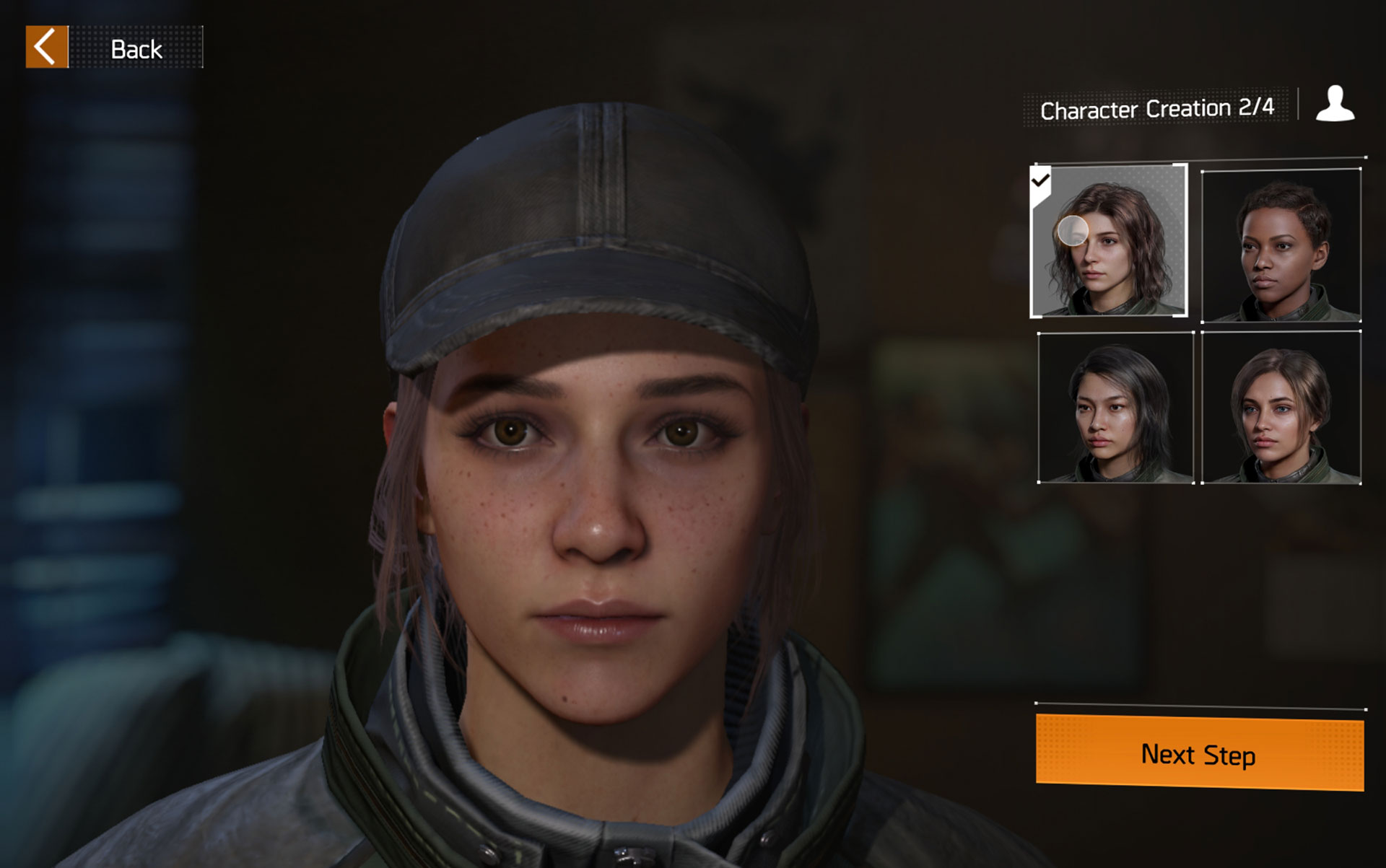Select the wavy brown-haired face preset
This screenshot has width=1386, height=868.
[1109, 241]
